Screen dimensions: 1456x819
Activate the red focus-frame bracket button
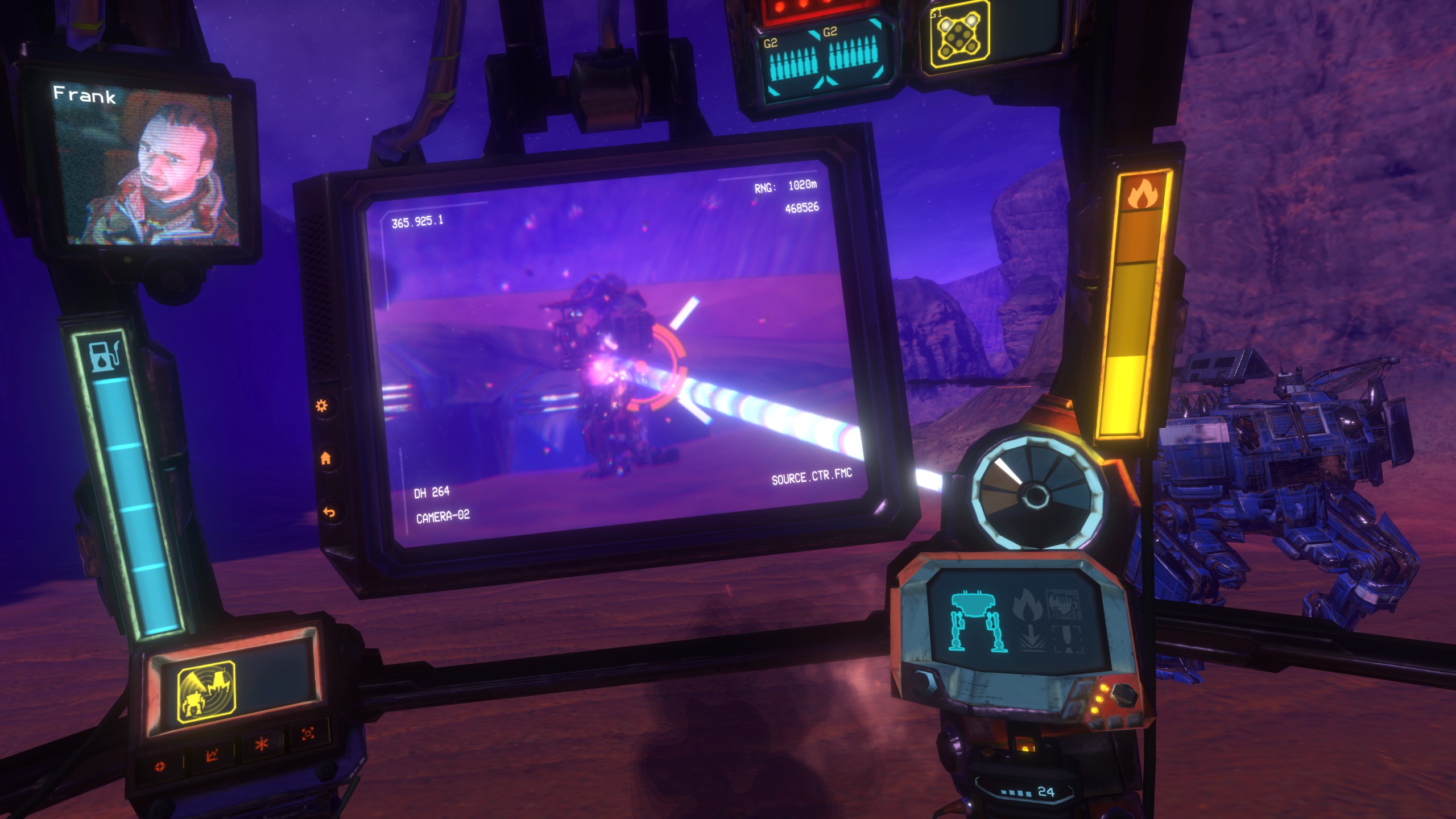(308, 734)
